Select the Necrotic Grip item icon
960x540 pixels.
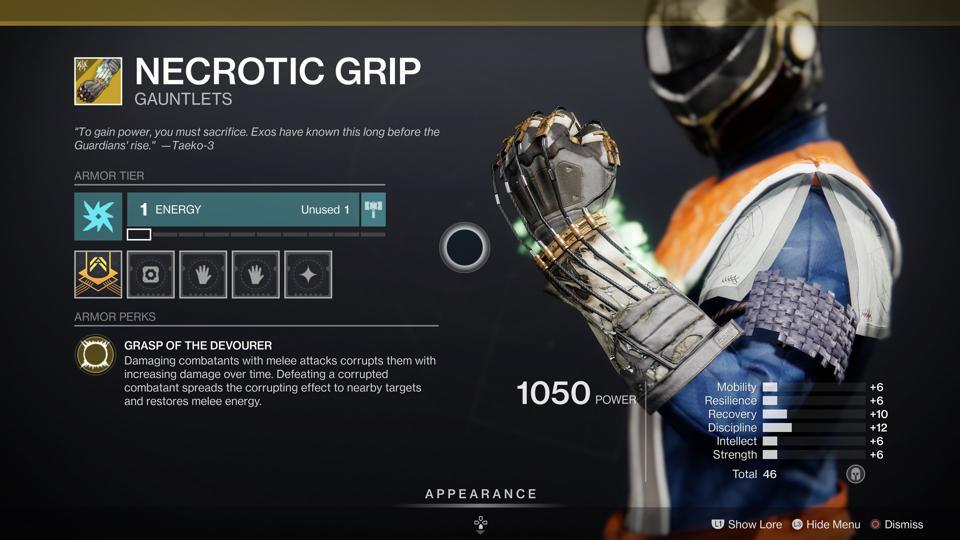[98, 81]
